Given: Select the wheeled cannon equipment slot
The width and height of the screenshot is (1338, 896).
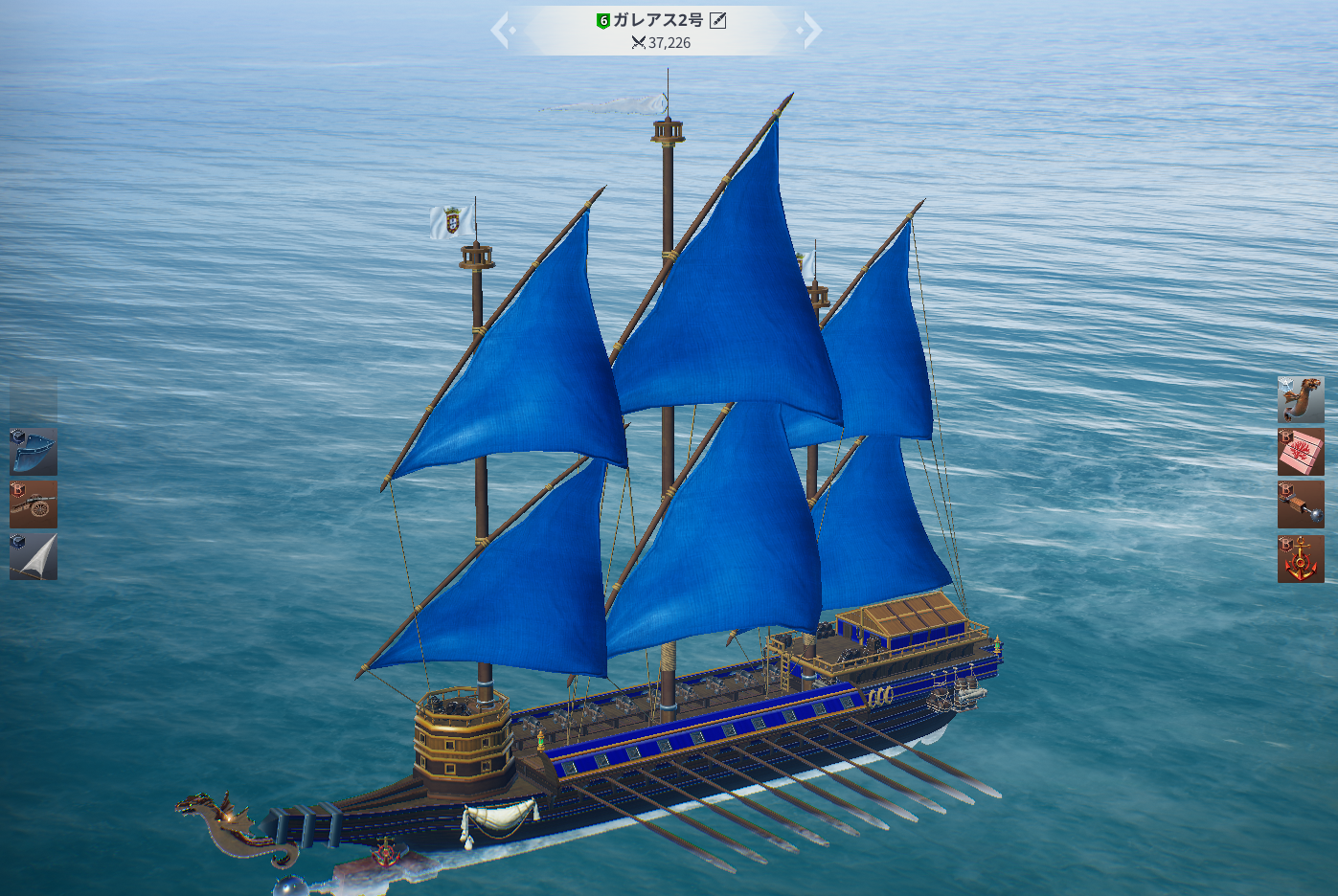Looking at the screenshot, I should pyautogui.click(x=34, y=504).
